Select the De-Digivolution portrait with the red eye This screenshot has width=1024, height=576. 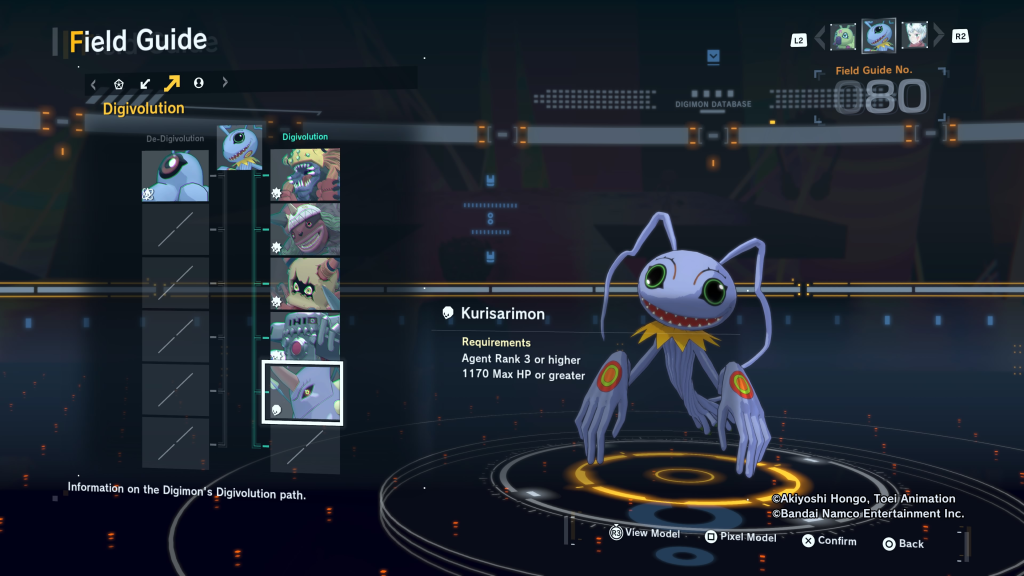tap(175, 176)
